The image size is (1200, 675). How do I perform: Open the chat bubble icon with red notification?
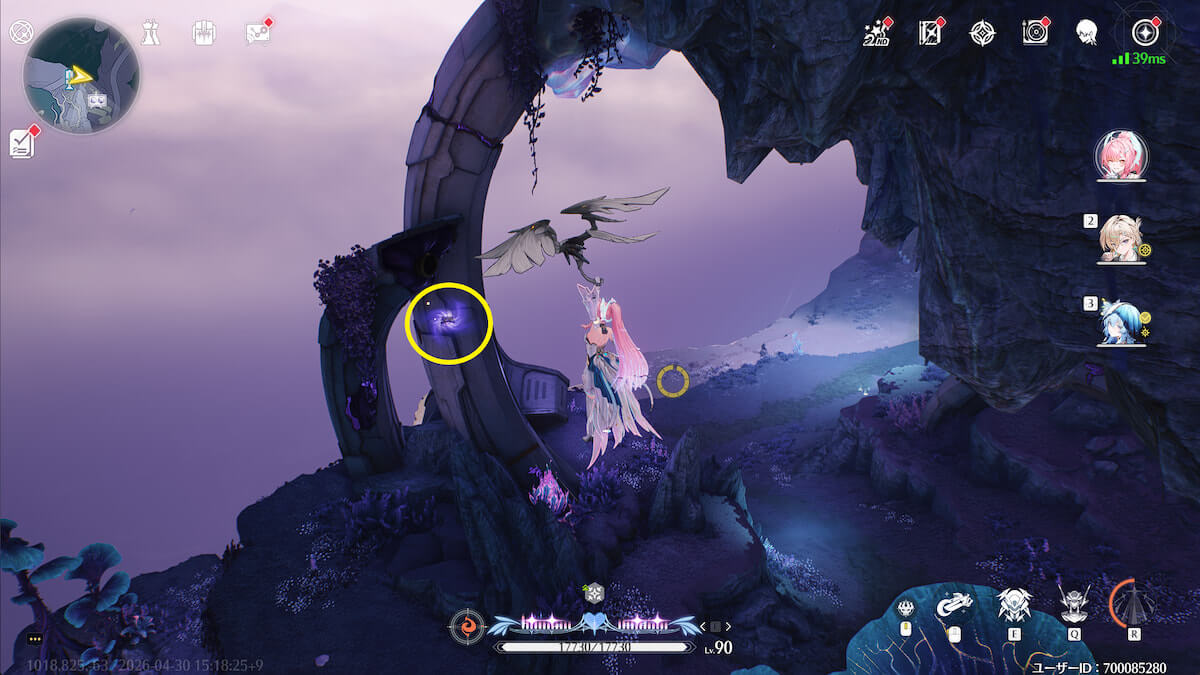pyautogui.click(x=257, y=33)
